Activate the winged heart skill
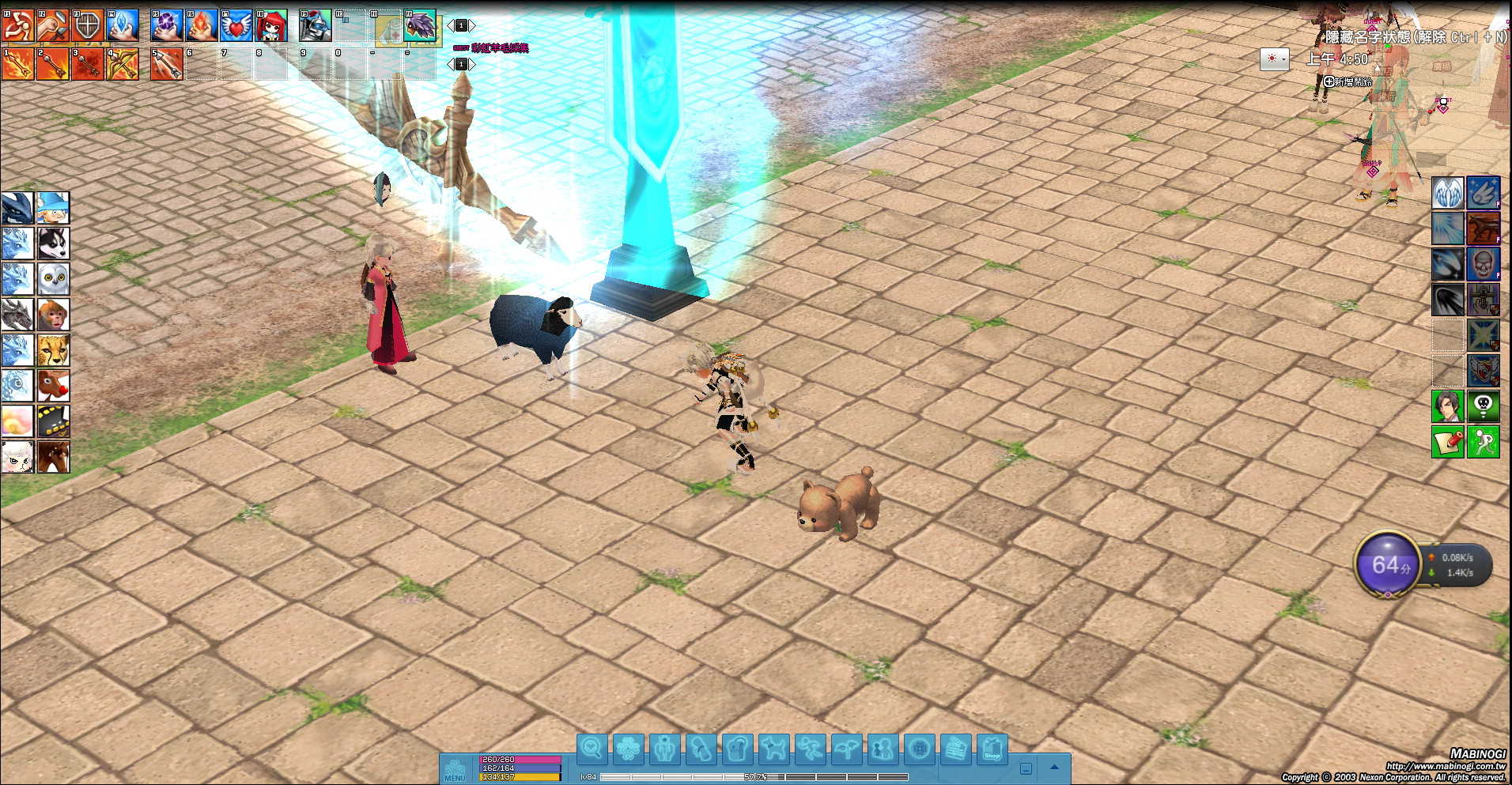Viewport: 1512px width, 785px height. pos(236,25)
